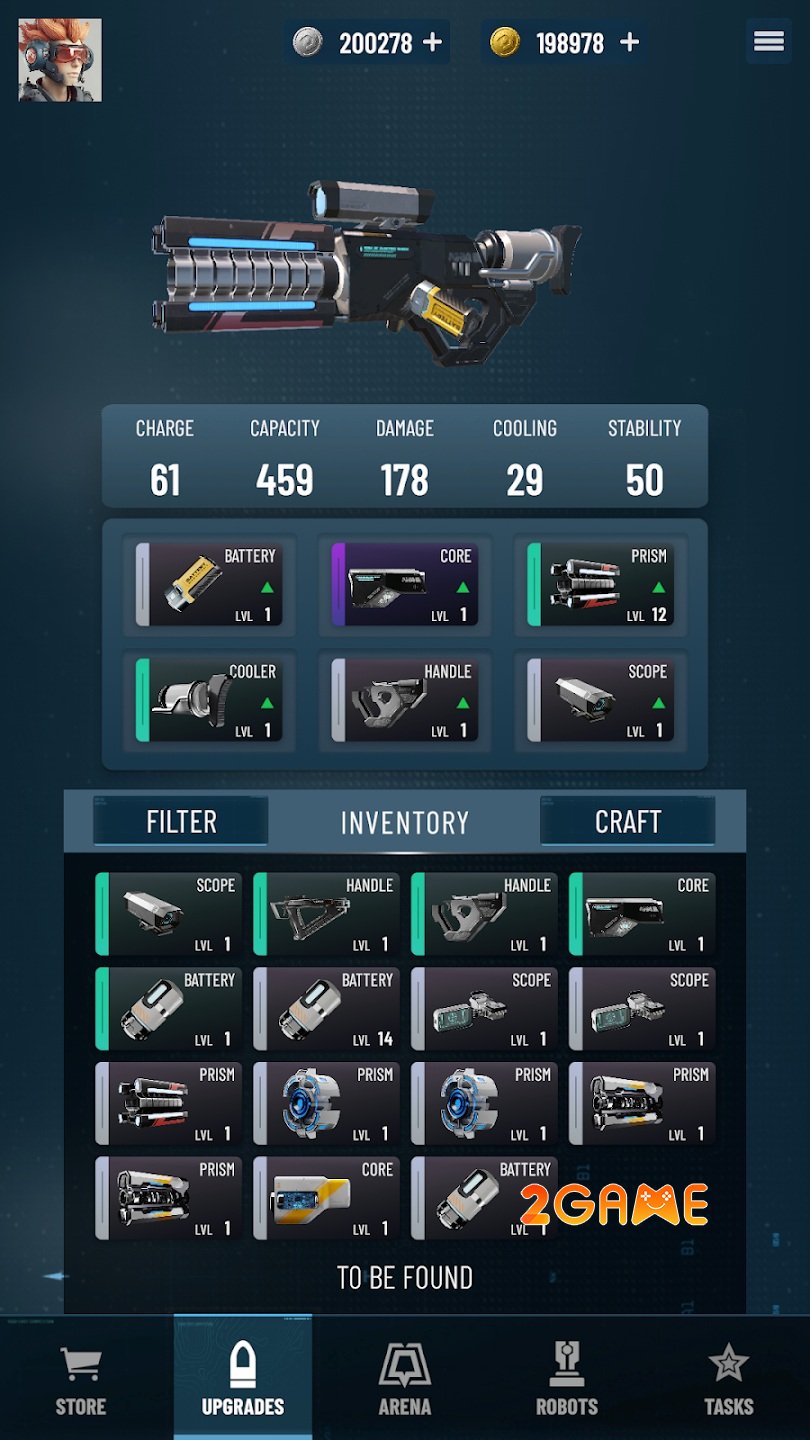Switch to the Craft tab
This screenshot has width=810, height=1440.
pyautogui.click(x=627, y=821)
